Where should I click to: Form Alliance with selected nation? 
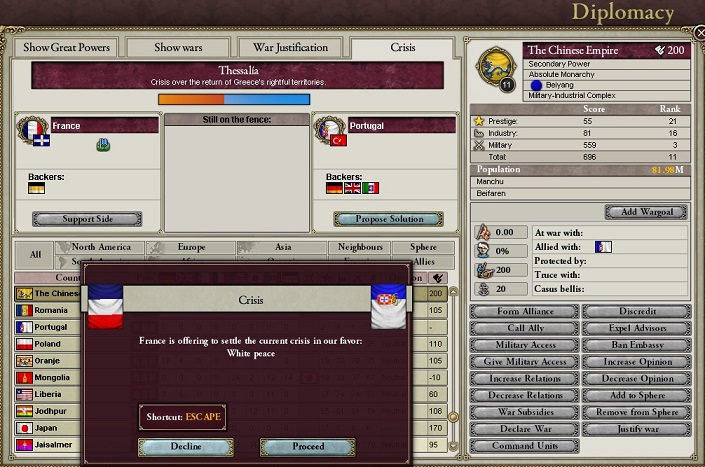click(x=523, y=311)
